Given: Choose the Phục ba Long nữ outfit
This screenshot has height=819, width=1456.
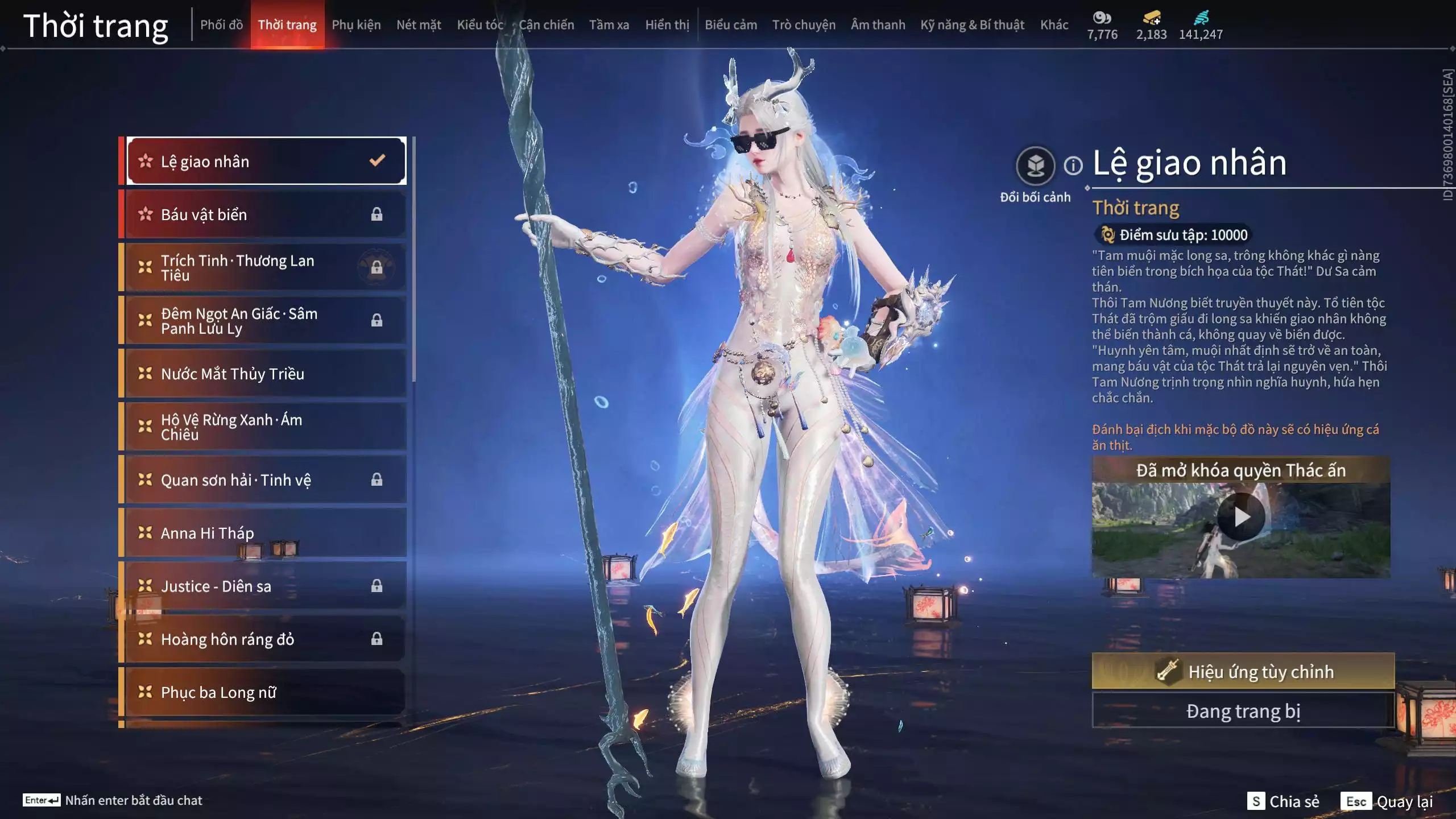Looking at the screenshot, I should (x=266, y=692).
